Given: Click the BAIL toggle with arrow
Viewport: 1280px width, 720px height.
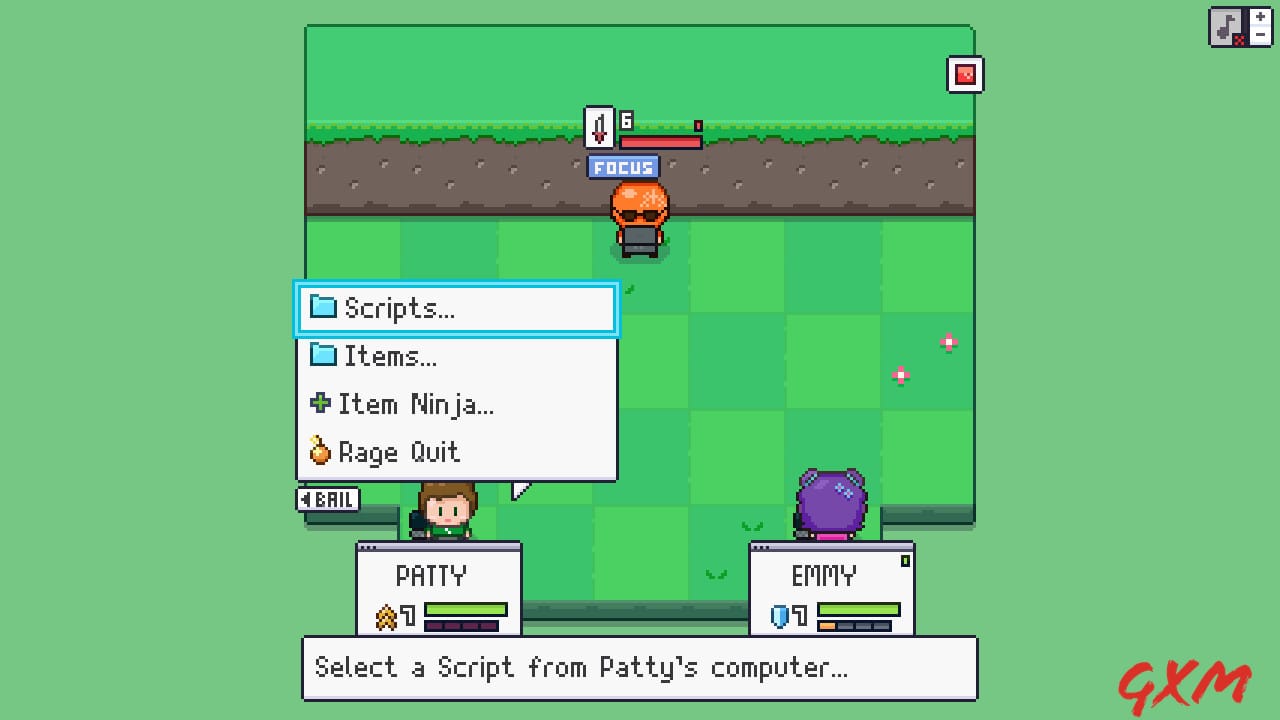Looking at the screenshot, I should click(x=328, y=499).
